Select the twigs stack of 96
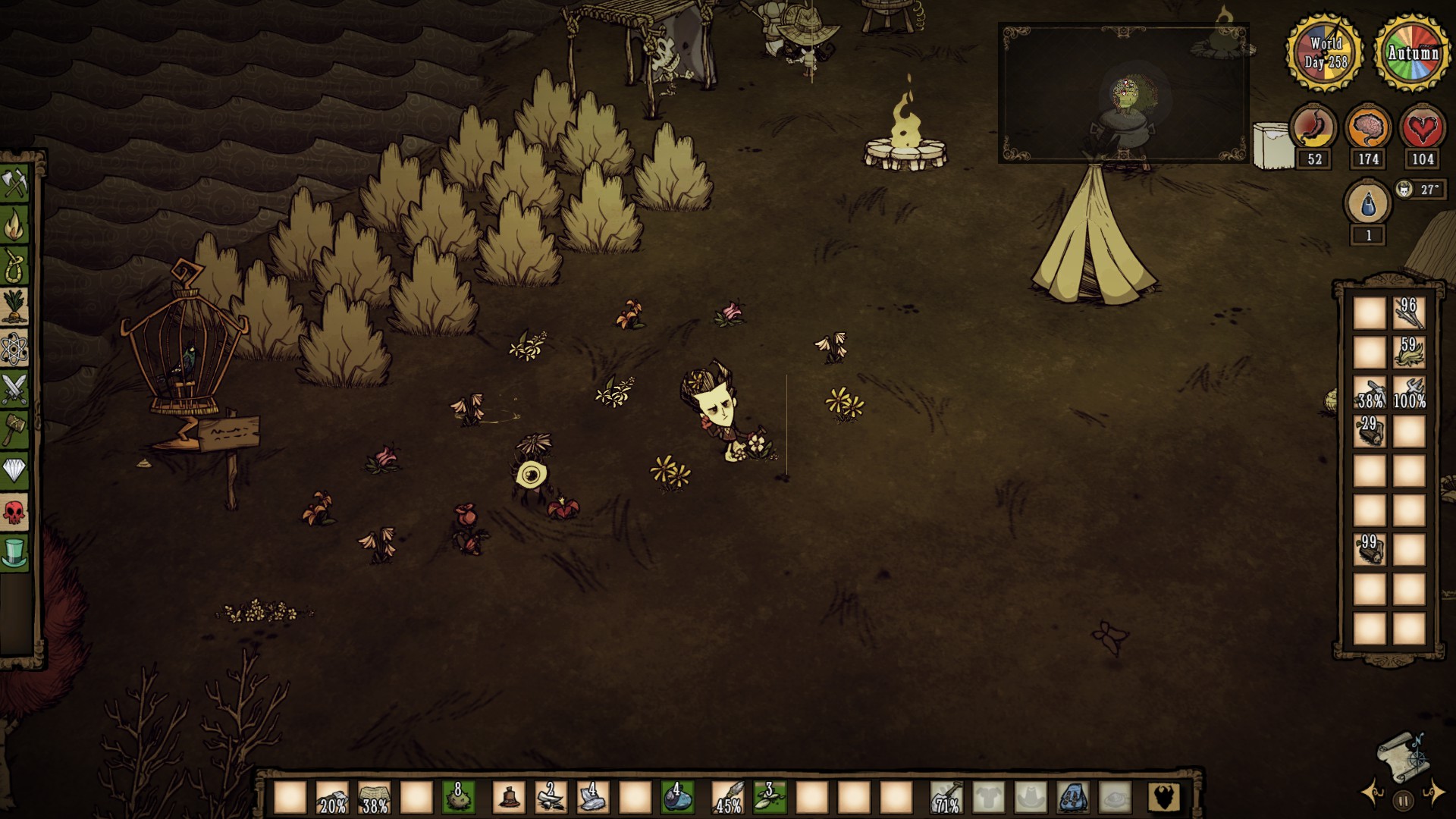Screen dimensions: 1456x819 click(x=1409, y=313)
